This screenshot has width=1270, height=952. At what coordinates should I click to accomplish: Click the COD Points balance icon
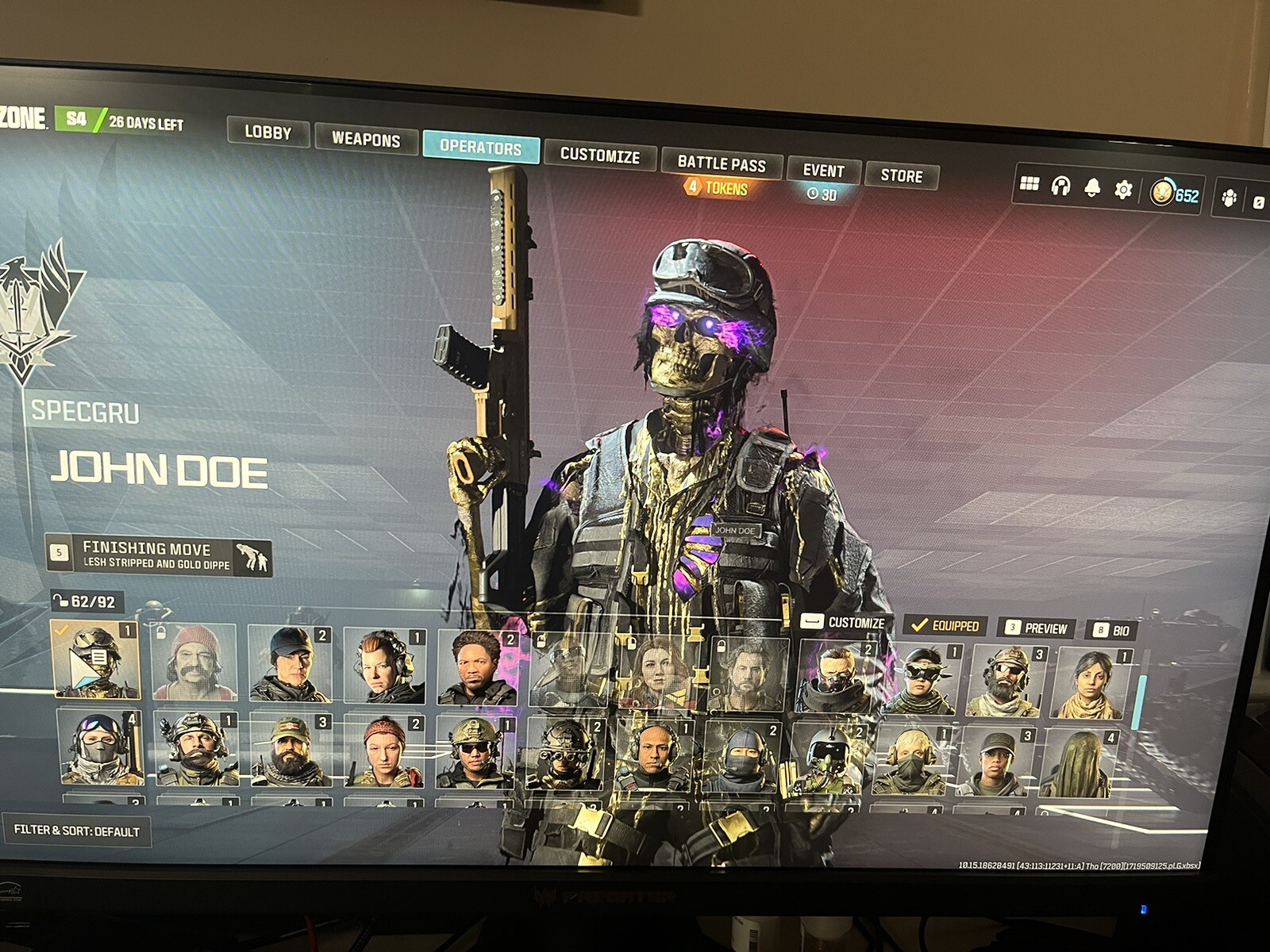click(1163, 193)
